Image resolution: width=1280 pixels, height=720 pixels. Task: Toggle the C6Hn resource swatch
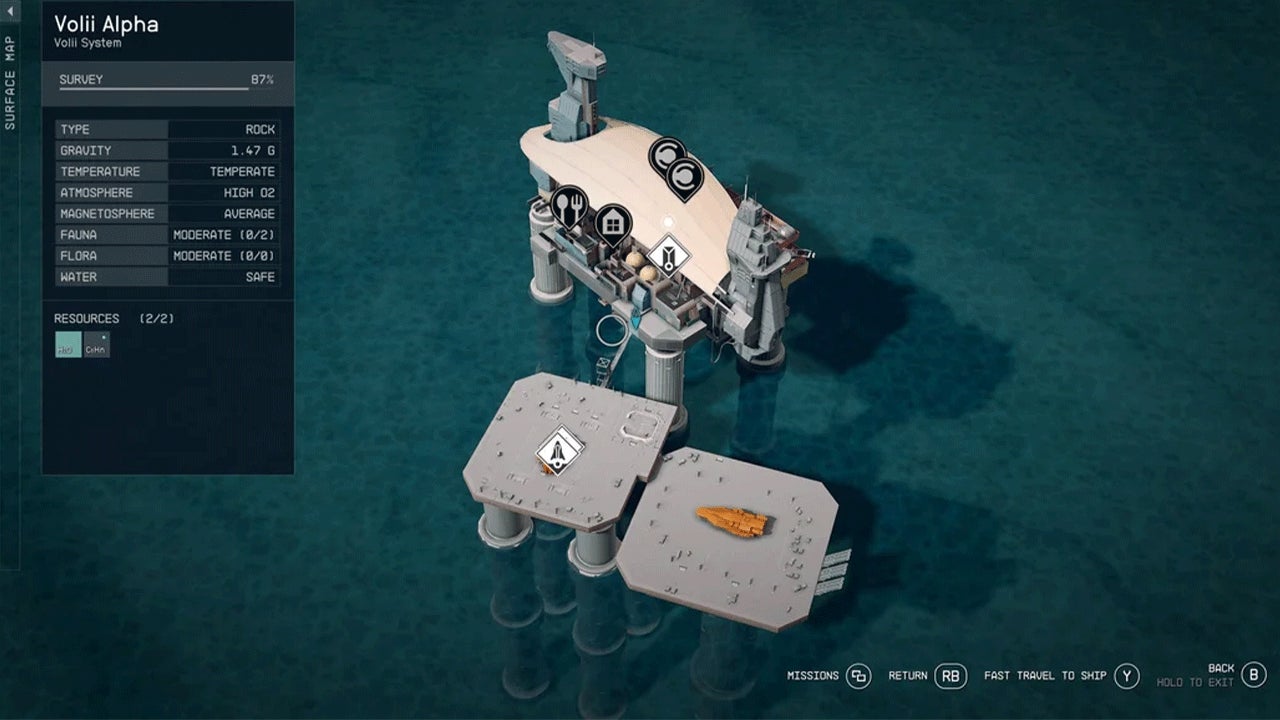[95, 345]
